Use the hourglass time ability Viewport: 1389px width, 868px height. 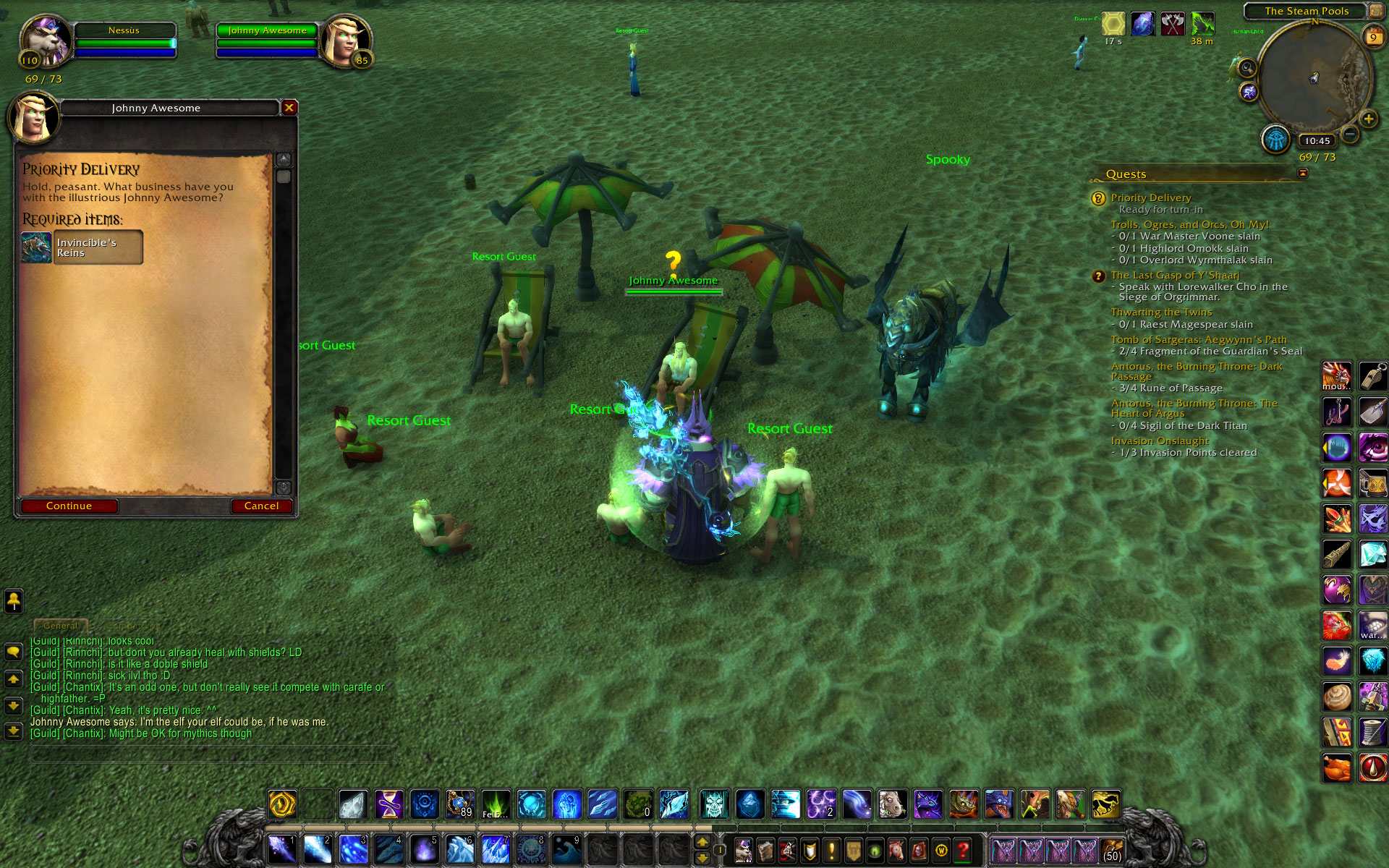click(388, 804)
